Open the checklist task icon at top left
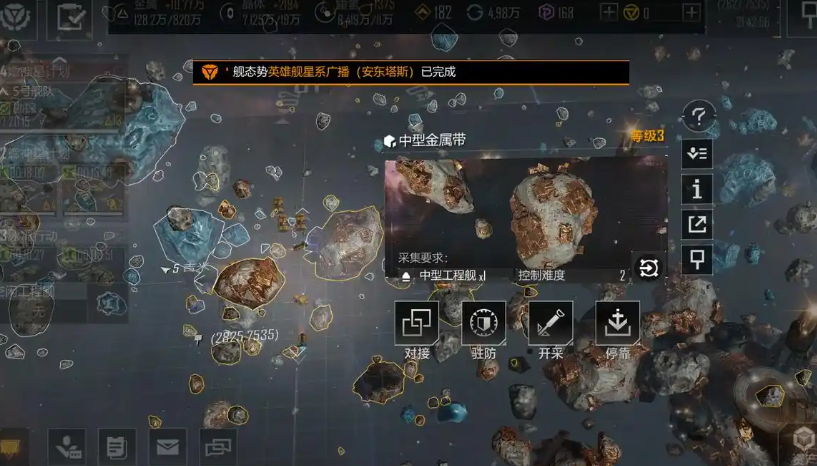Viewport: 817px width, 466px height. [x=70, y=15]
